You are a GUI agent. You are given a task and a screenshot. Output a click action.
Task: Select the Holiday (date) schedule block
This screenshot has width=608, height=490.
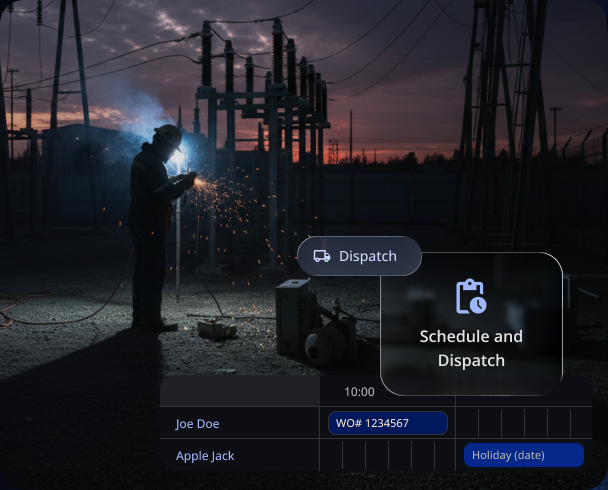point(523,455)
